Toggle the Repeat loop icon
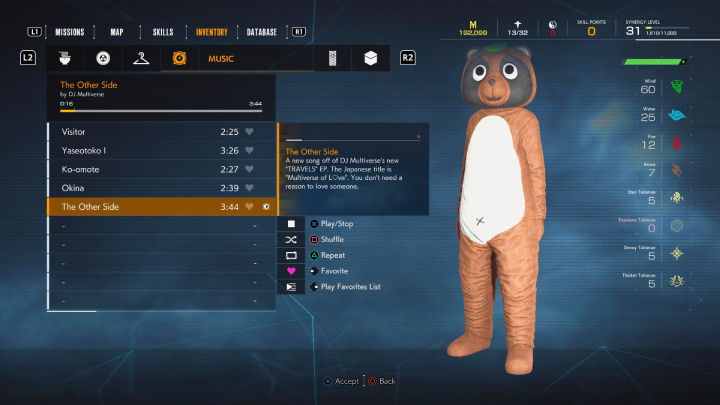 point(291,256)
